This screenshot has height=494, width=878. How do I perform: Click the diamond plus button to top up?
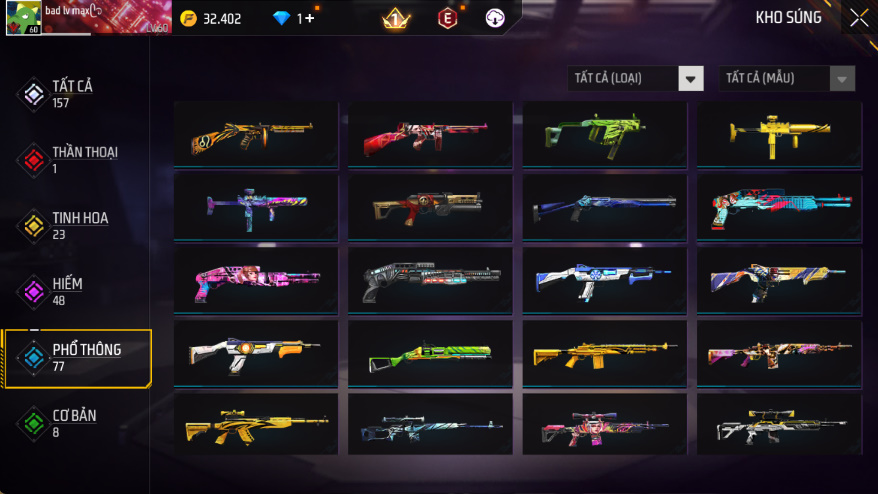[x=309, y=19]
